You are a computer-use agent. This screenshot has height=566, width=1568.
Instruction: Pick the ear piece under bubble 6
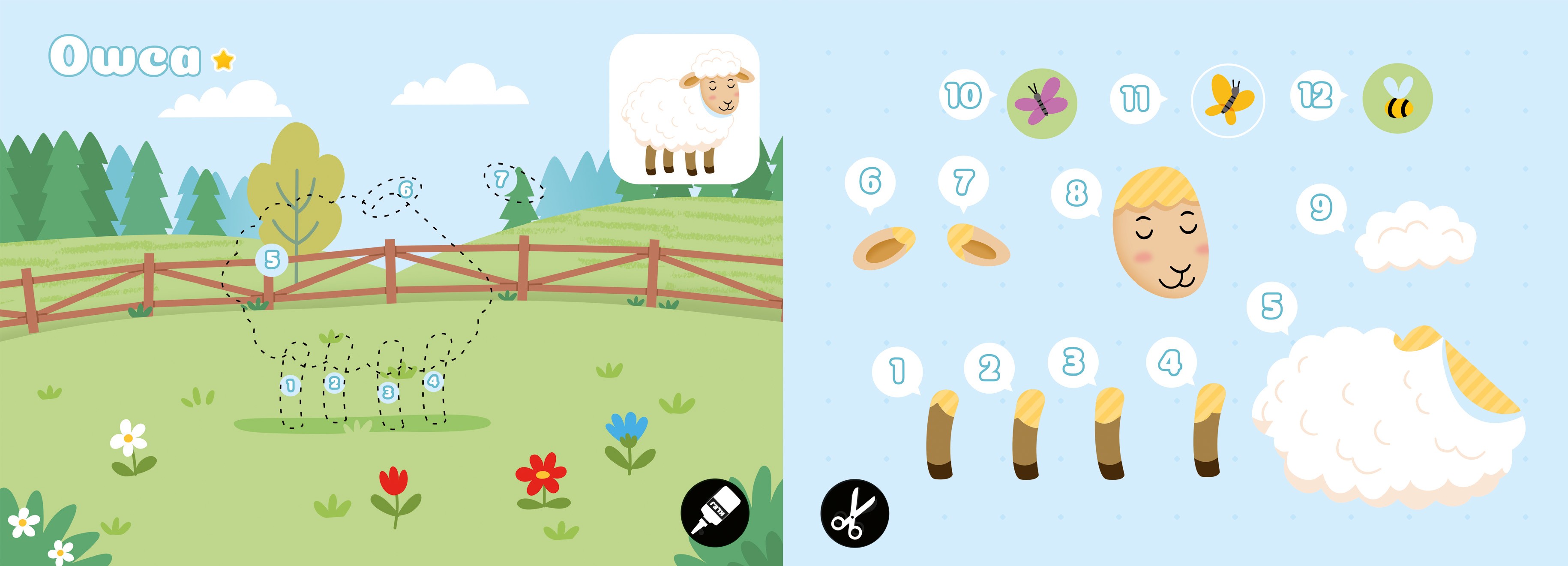pyautogui.click(x=884, y=248)
